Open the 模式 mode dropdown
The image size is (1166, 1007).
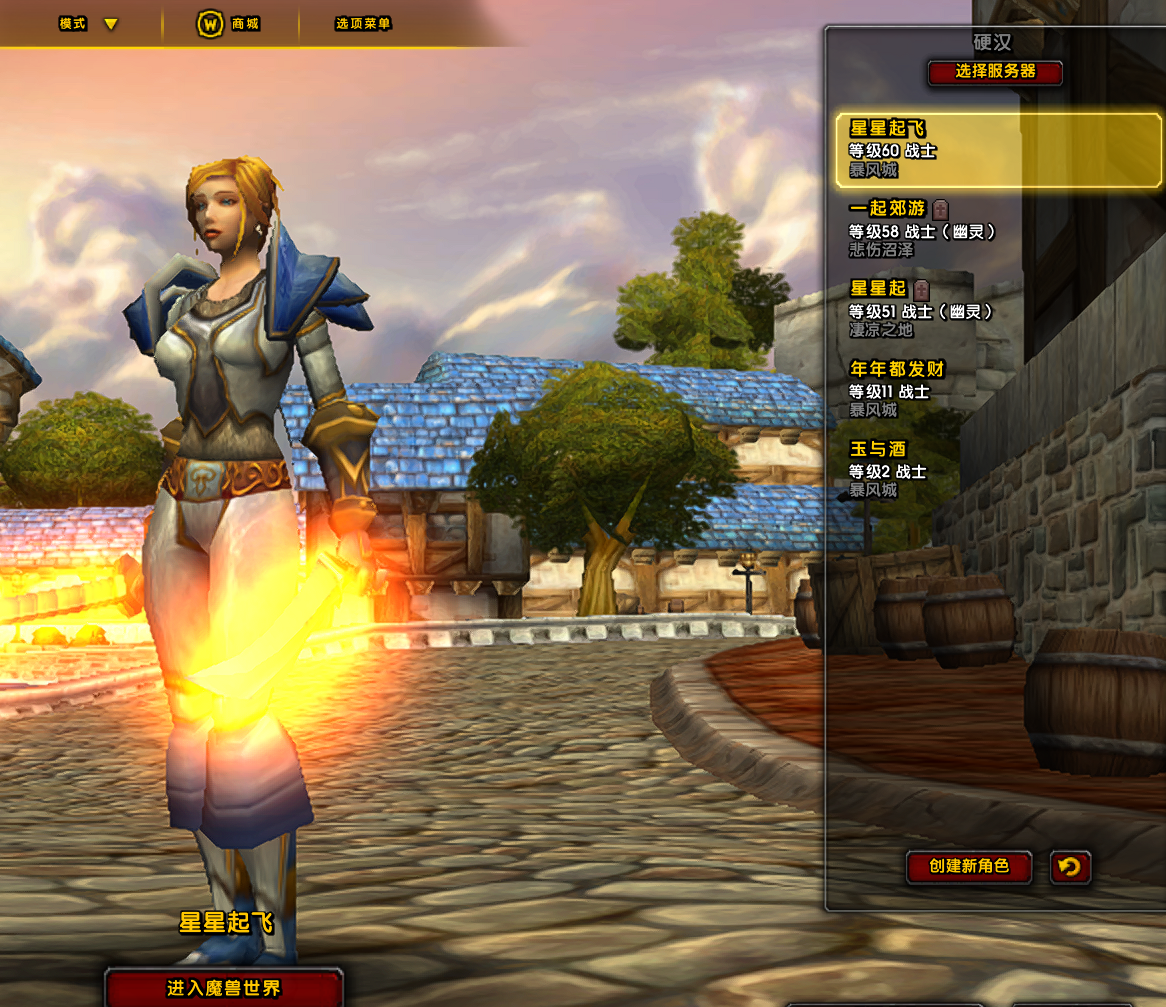click(x=88, y=24)
